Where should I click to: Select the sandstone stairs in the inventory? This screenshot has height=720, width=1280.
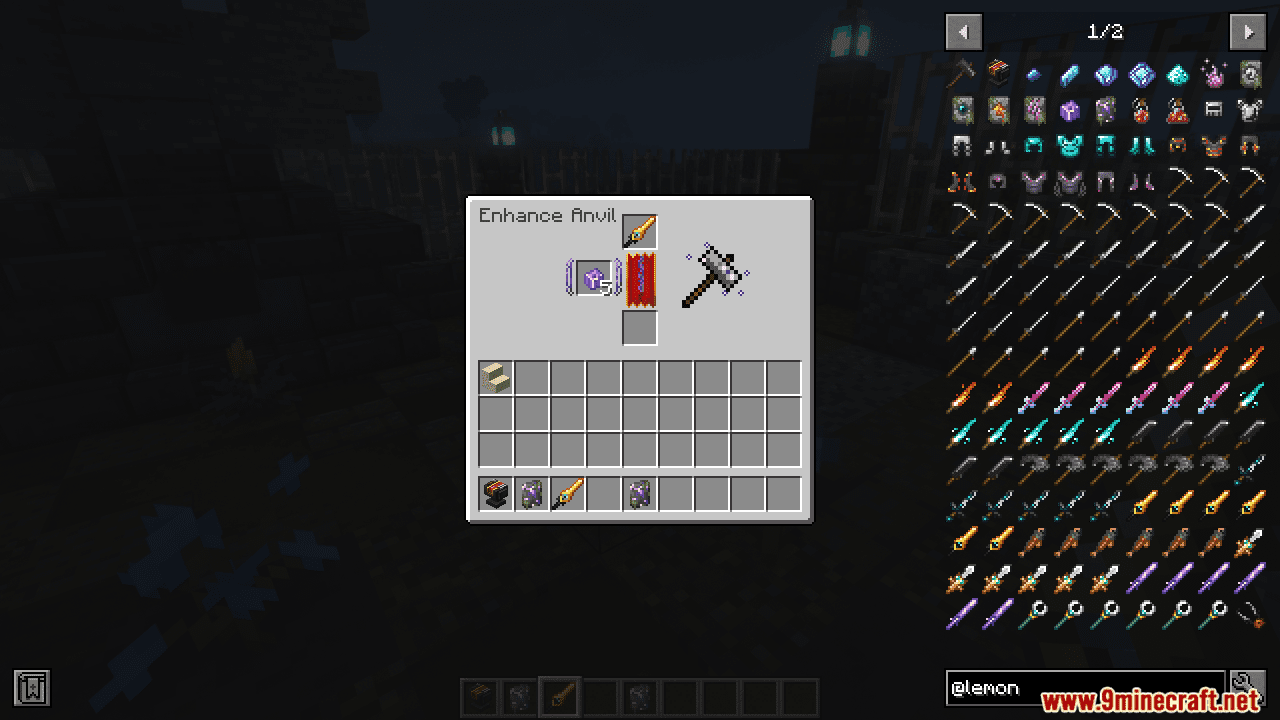click(x=495, y=378)
